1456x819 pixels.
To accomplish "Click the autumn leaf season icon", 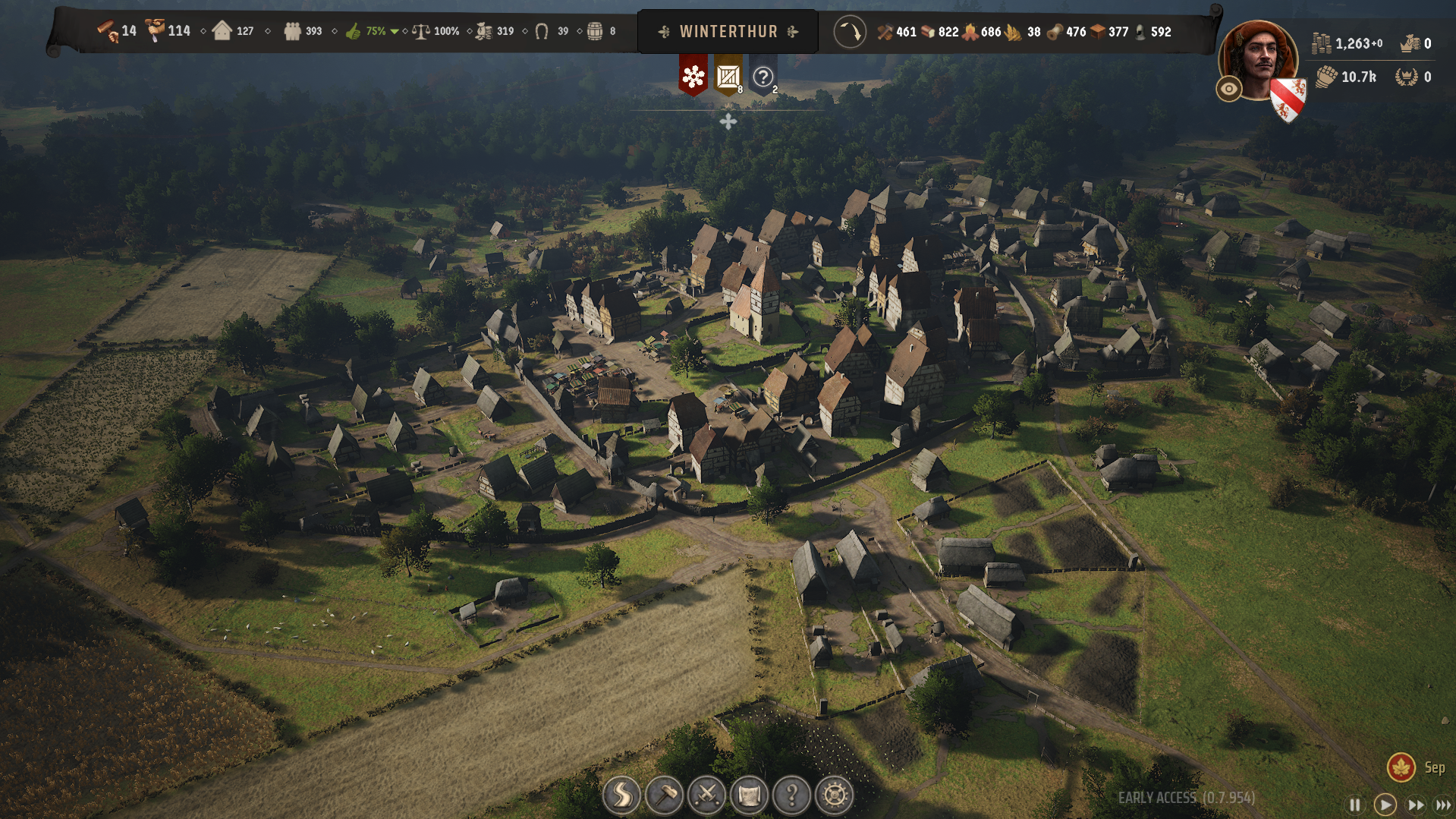I will [1401, 767].
